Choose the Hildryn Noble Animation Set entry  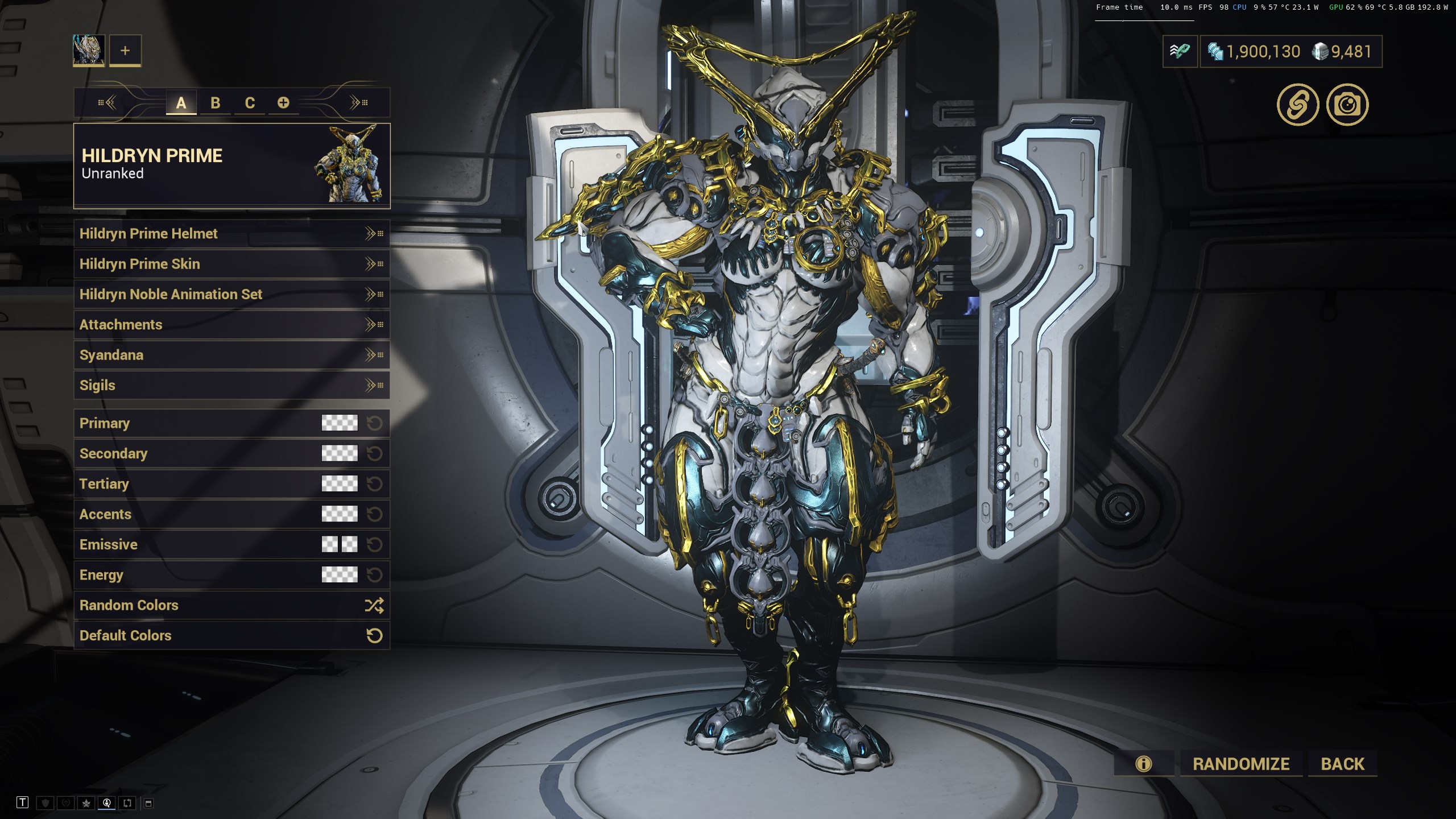point(231,294)
